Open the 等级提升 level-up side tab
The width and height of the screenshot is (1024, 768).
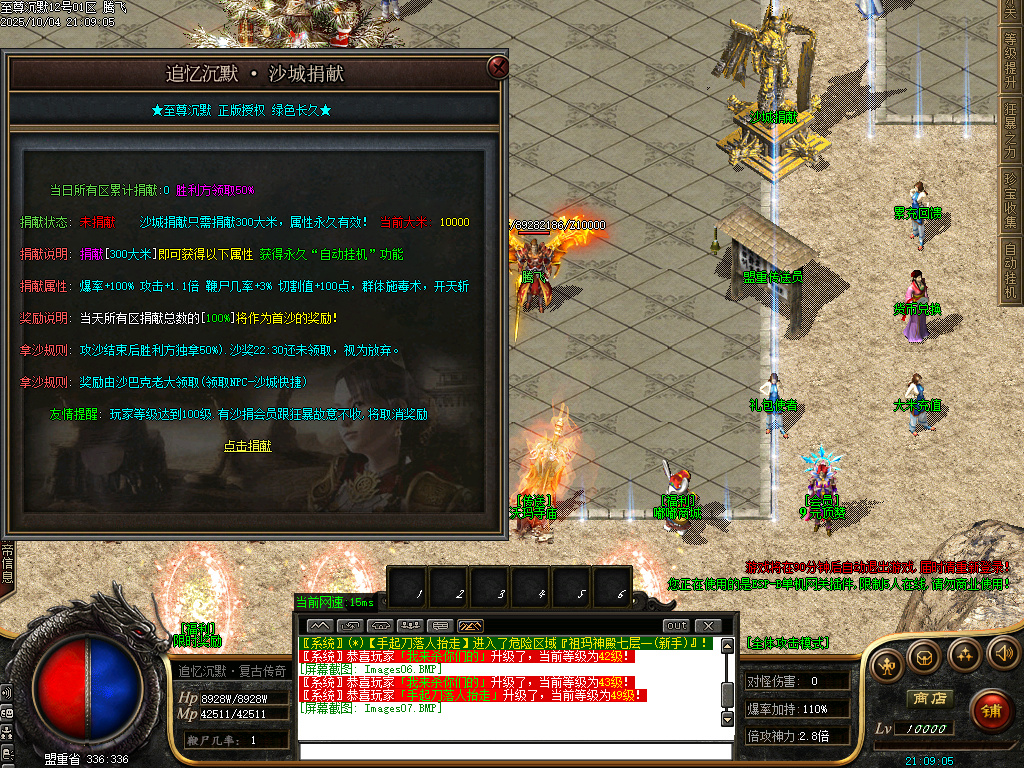click(1011, 58)
